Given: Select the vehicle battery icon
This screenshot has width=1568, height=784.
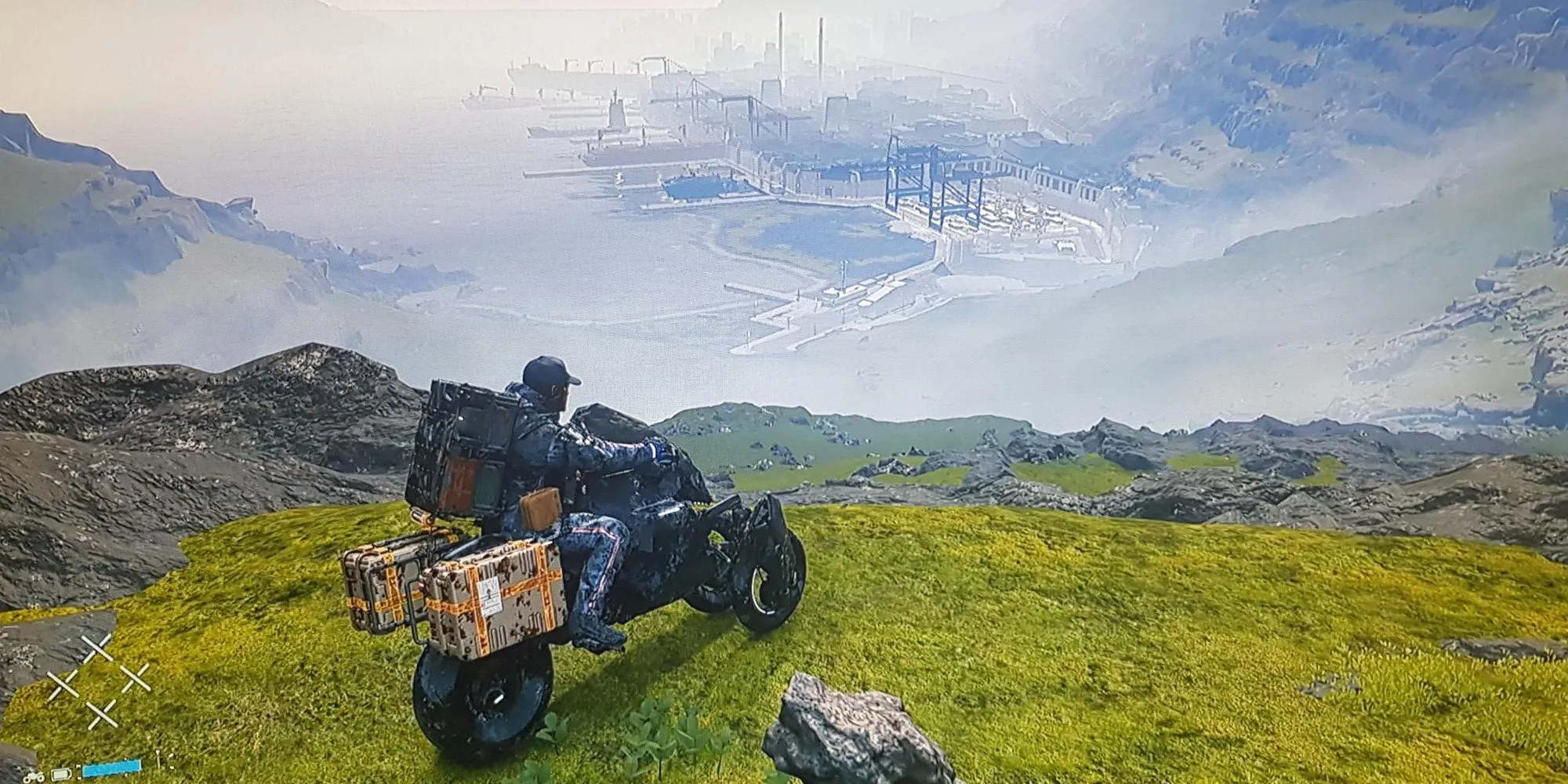Looking at the screenshot, I should [x=61, y=775].
